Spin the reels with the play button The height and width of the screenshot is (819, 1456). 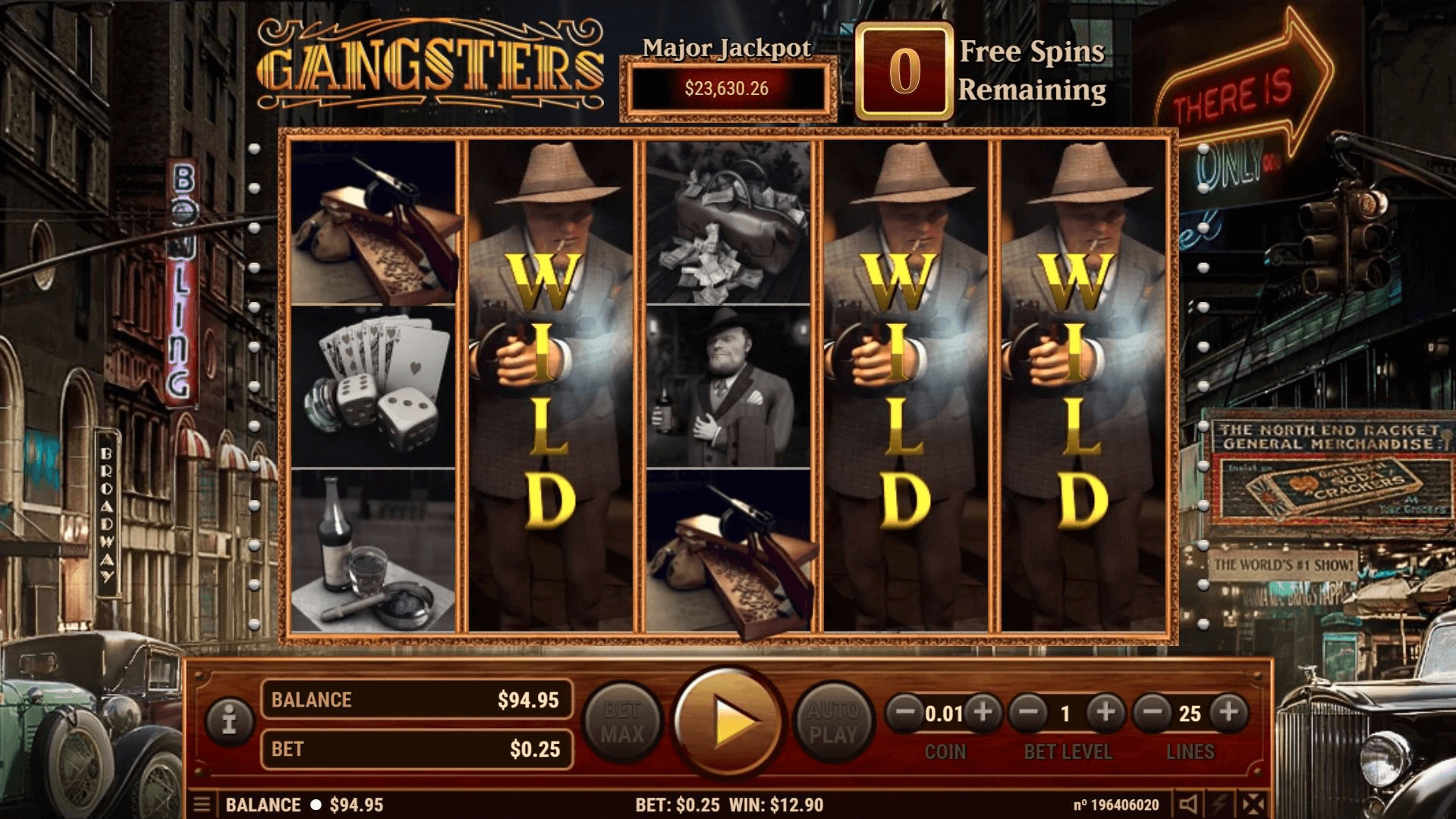(x=728, y=721)
